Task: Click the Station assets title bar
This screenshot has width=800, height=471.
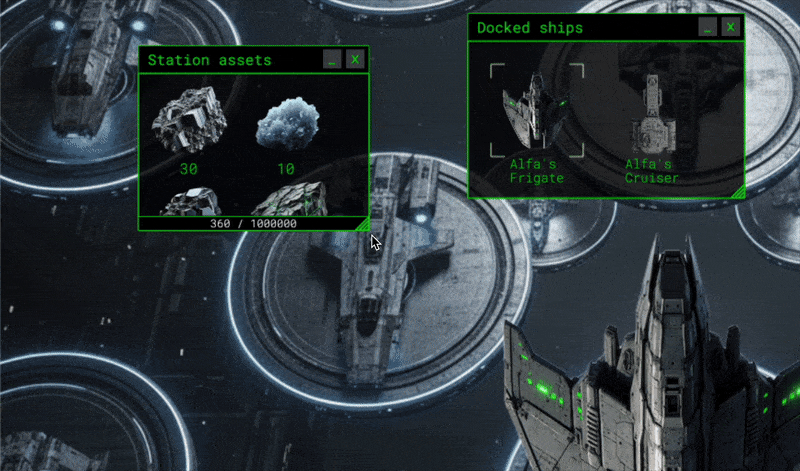Action: click(230, 60)
